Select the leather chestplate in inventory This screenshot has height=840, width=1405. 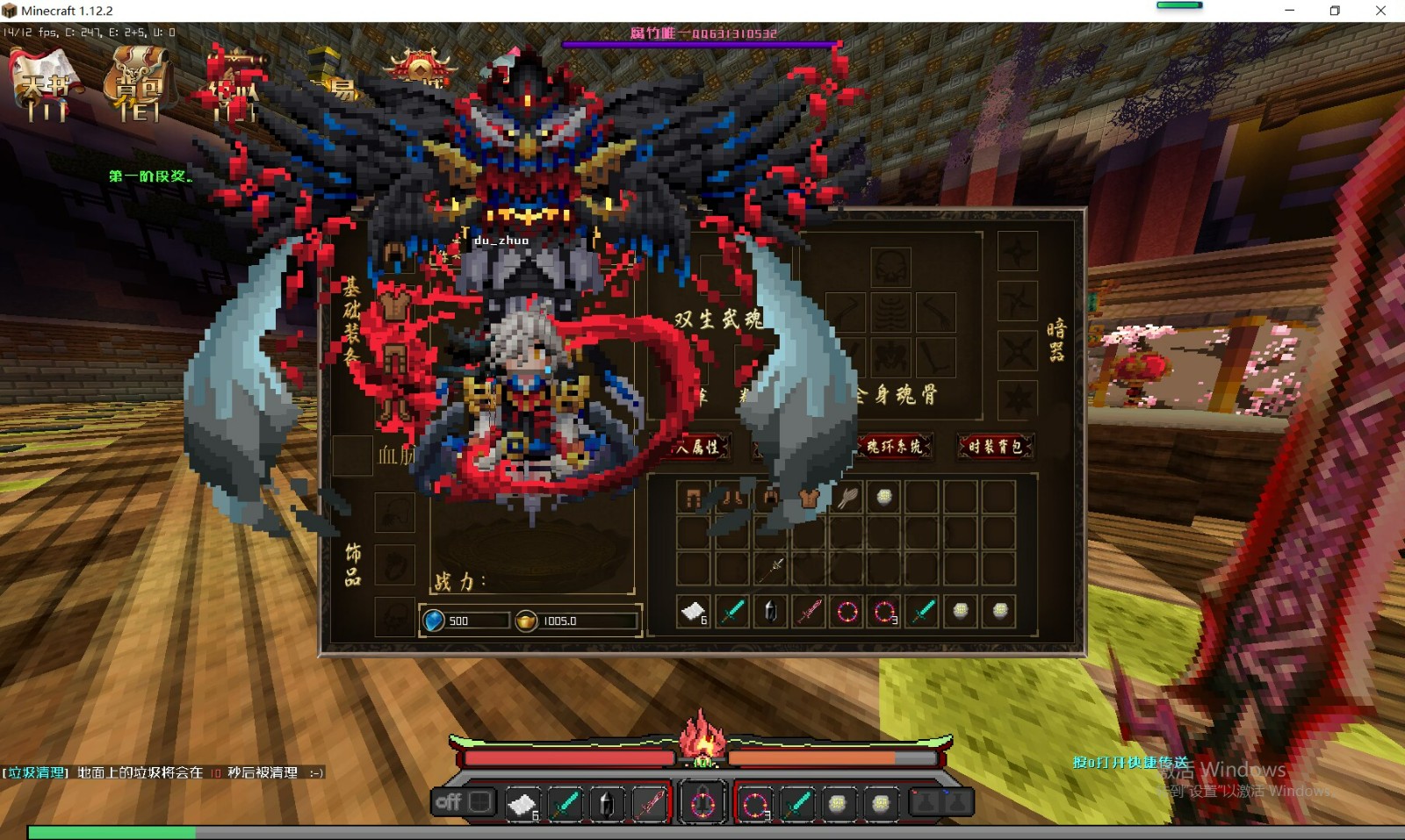809,498
